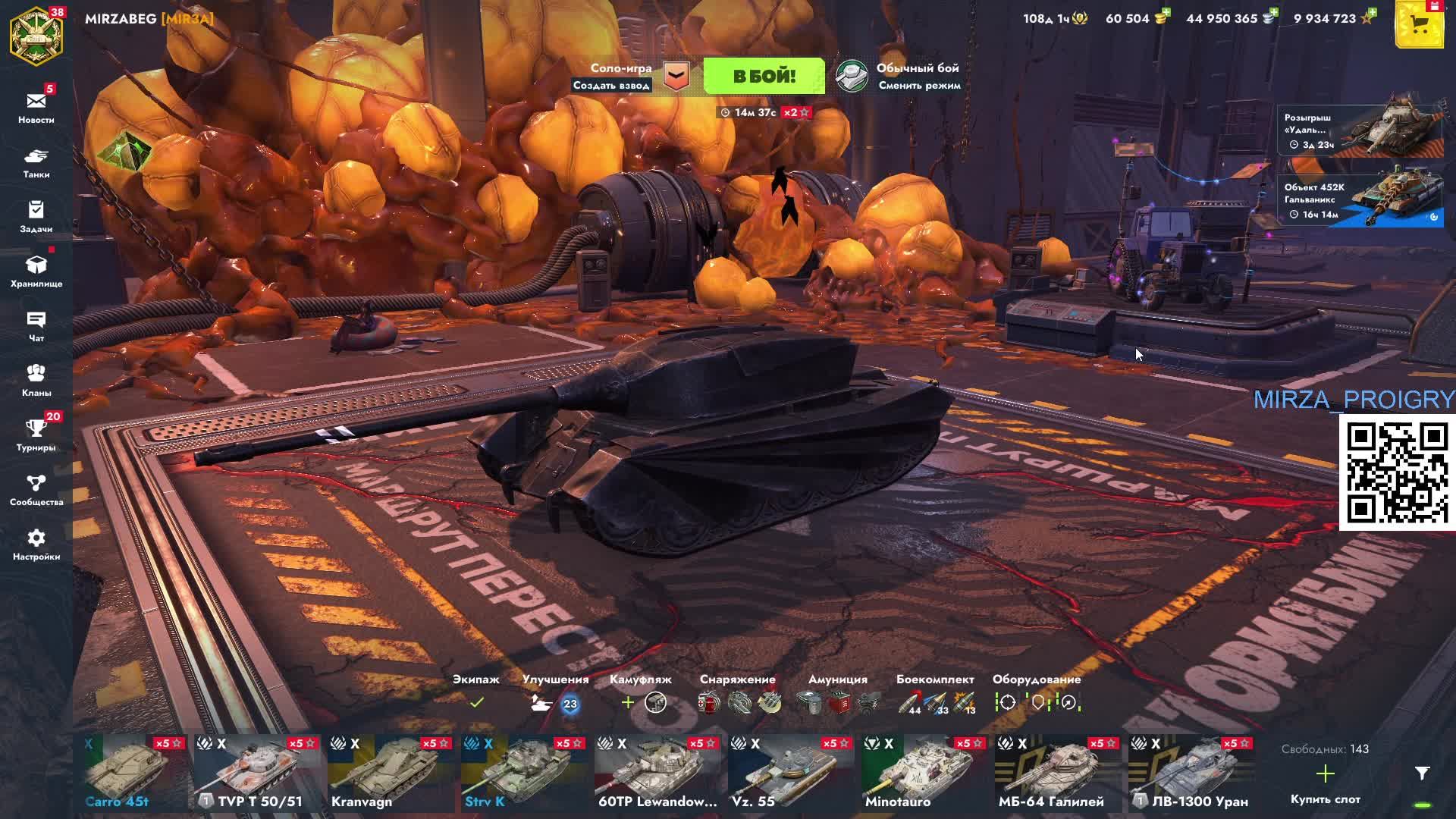Image resolution: width=1456 pixels, height=819 pixels.
Task: Open the Новости news menu
Action: pos(36,107)
